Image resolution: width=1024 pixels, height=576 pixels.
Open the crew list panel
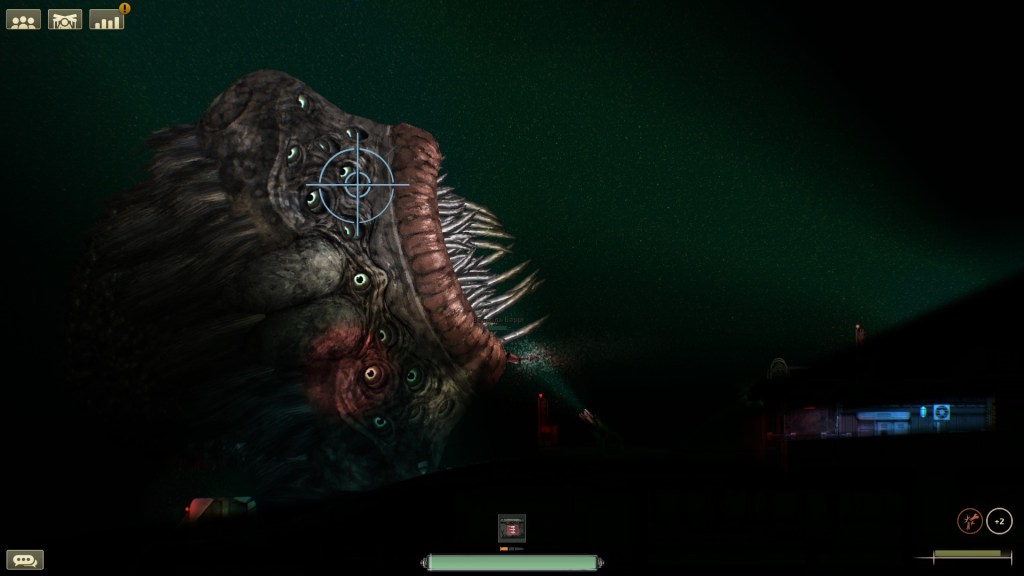point(24,19)
